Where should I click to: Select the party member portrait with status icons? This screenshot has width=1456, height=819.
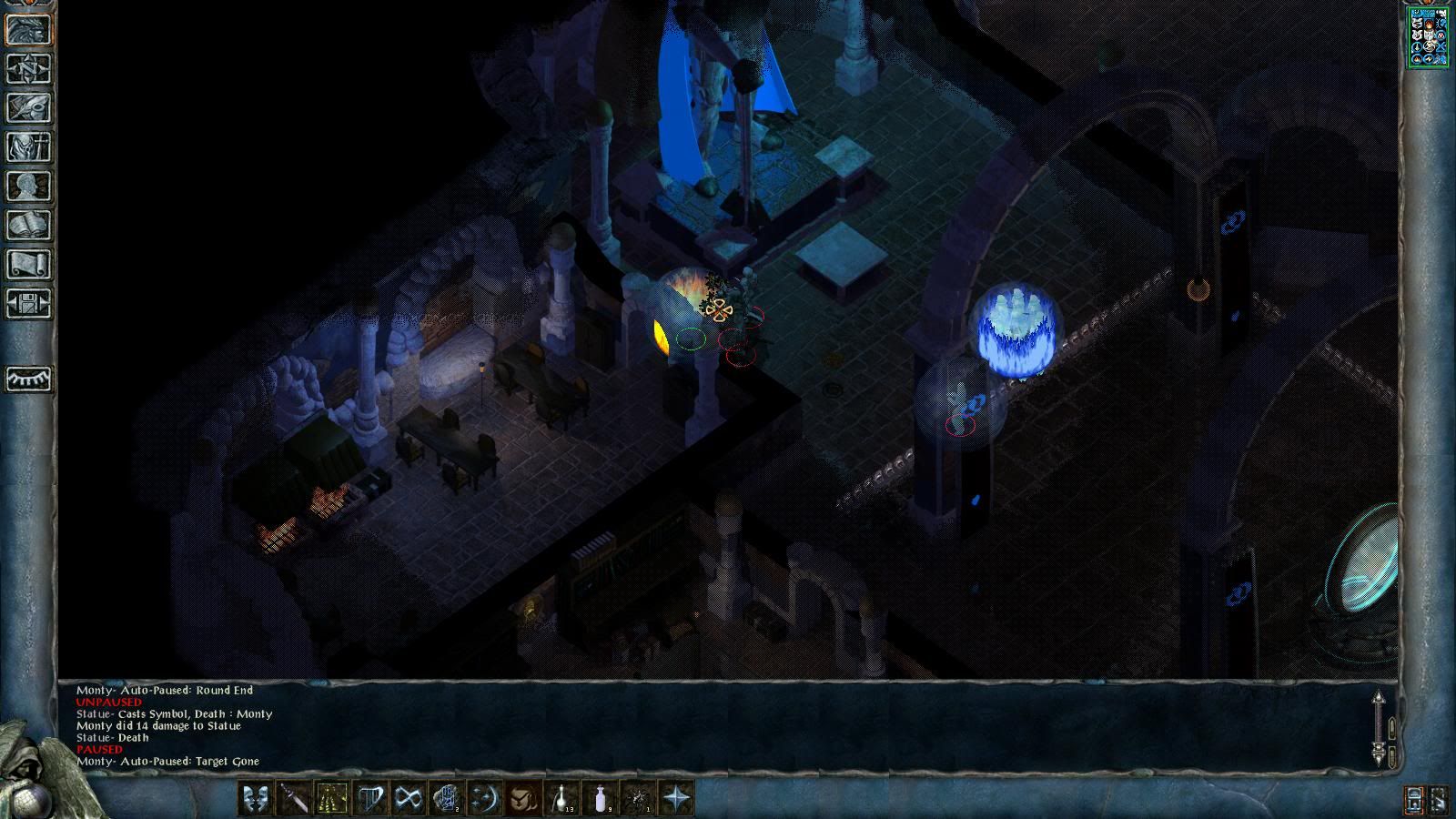(1428, 37)
